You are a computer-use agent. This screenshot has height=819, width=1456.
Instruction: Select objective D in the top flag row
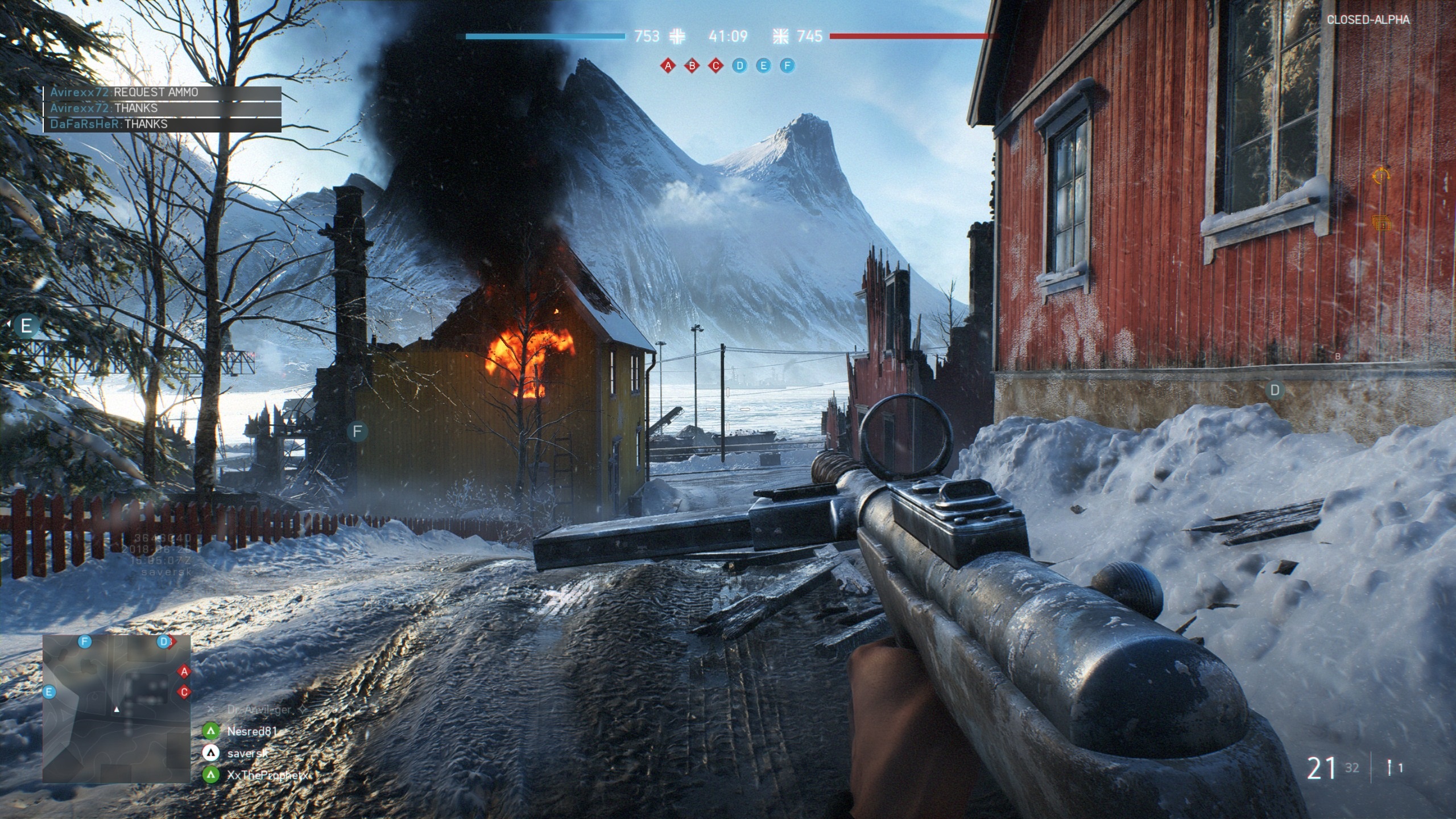coord(739,66)
